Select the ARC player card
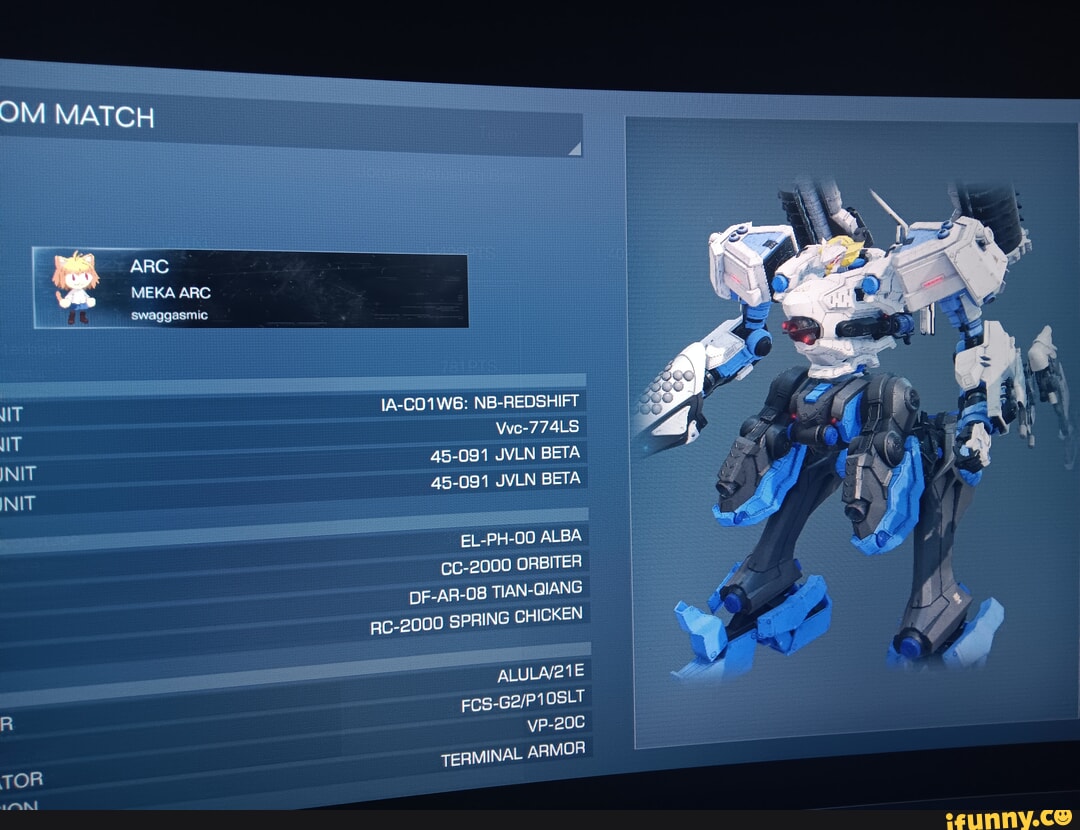Image resolution: width=1080 pixels, height=830 pixels. [250, 289]
